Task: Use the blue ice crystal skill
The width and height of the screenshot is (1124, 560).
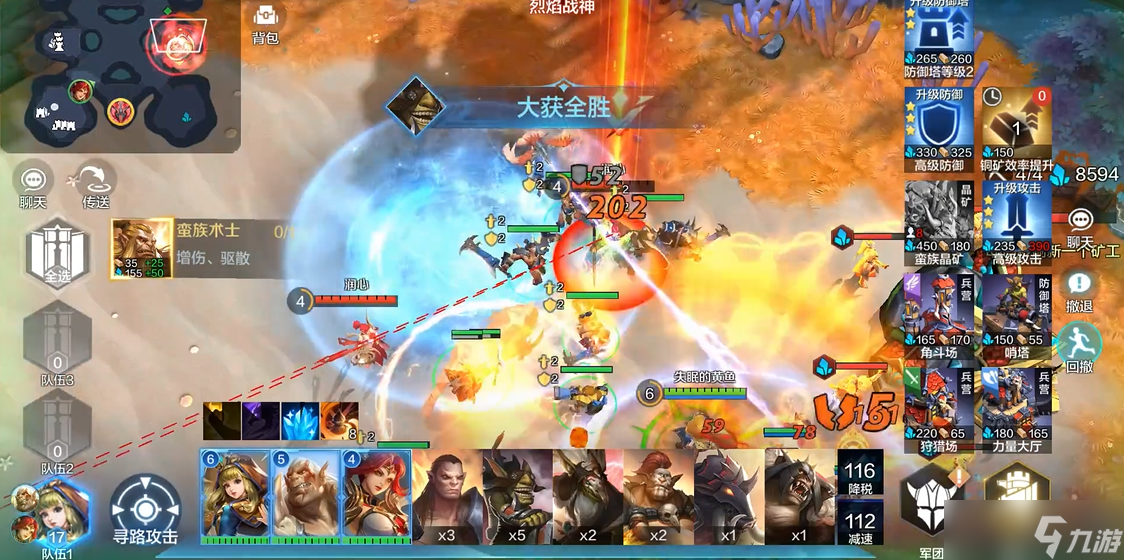Action: point(300,421)
